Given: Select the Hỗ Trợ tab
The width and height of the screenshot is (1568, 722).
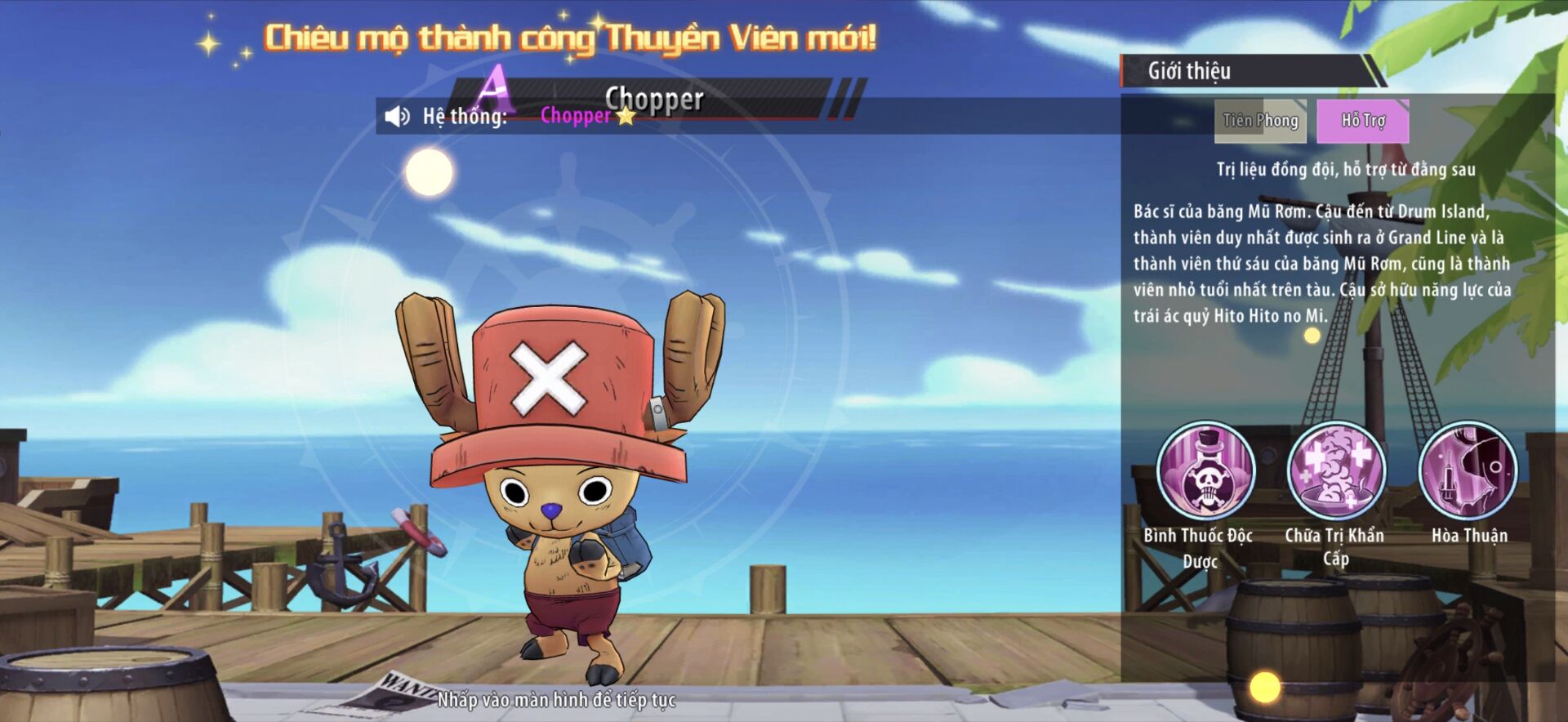Looking at the screenshot, I should [x=1362, y=121].
